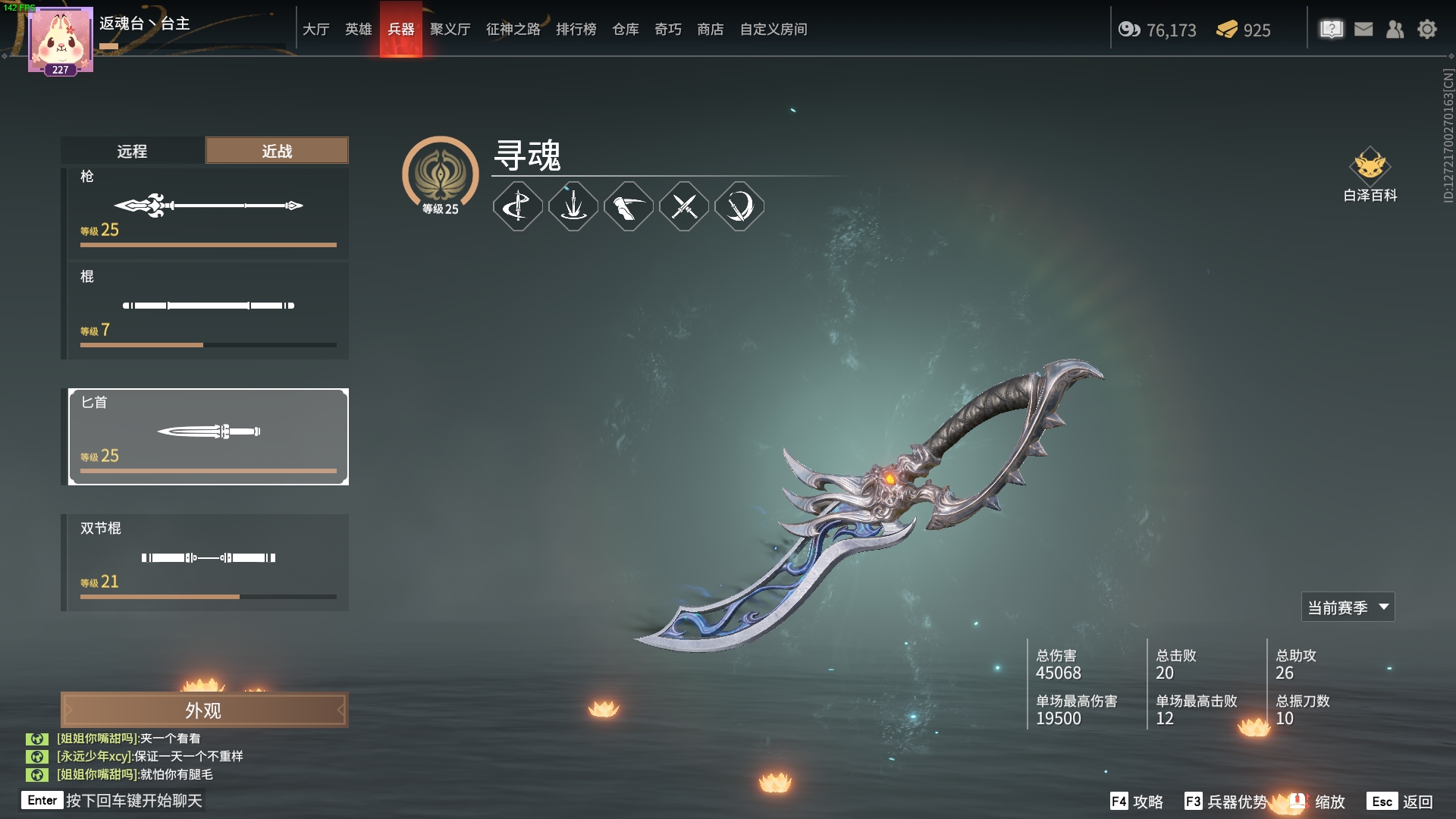The width and height of the screenshot is (1456, 819).
Task: Select the first dagger skill icon below 寻魂
Action: [x=518, y=206]
